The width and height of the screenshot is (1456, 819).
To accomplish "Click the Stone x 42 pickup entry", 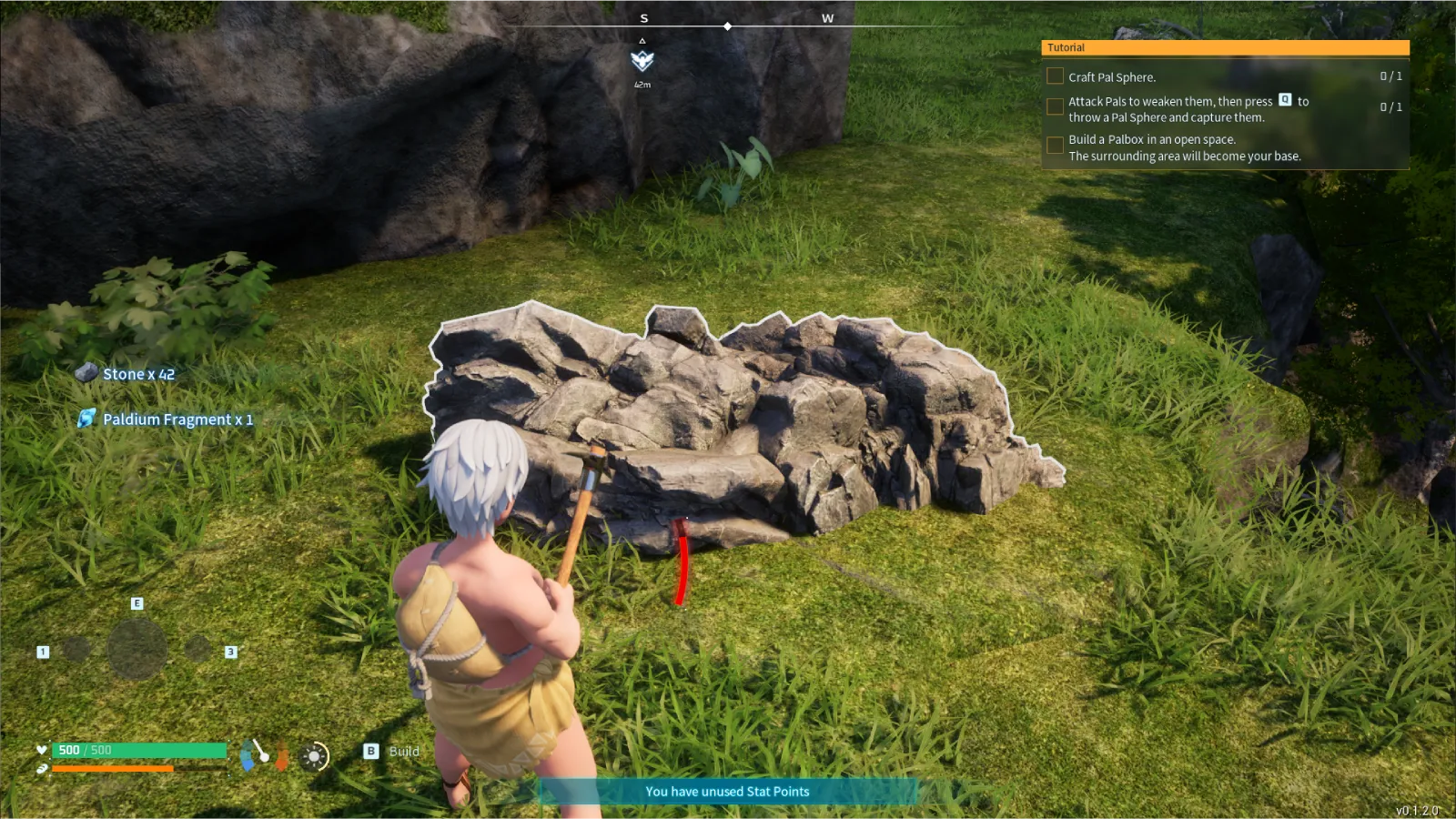I will coord(138,374).
